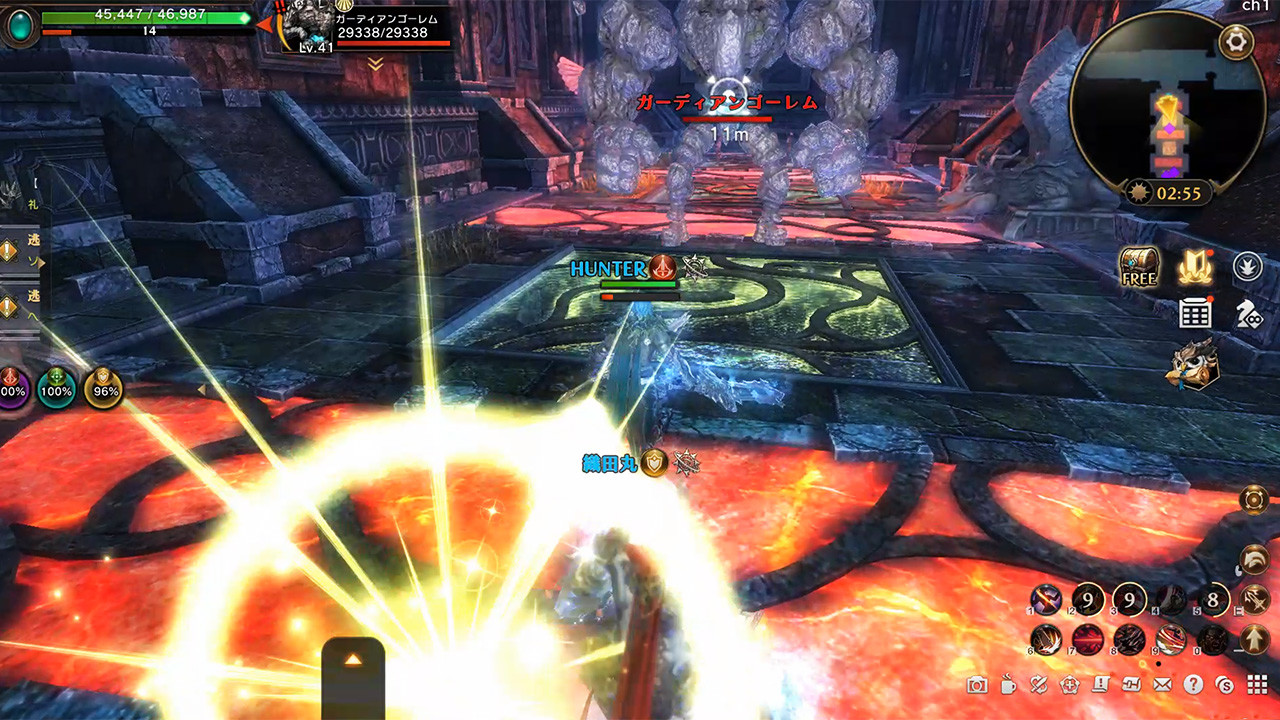Screen dimensions: 1280x720
Task: Open the mail envelope icon
Action: point(1163,686)
